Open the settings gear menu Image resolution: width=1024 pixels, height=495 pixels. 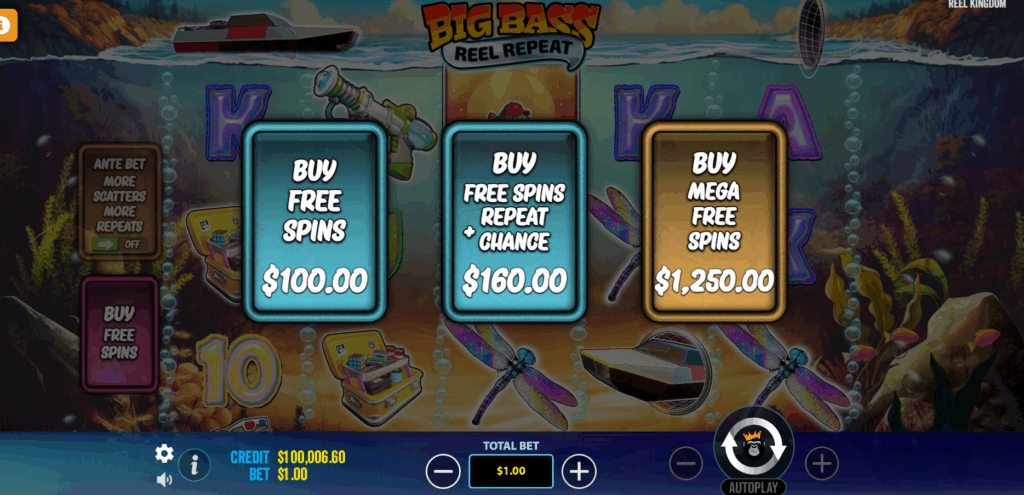click(164, 454)
